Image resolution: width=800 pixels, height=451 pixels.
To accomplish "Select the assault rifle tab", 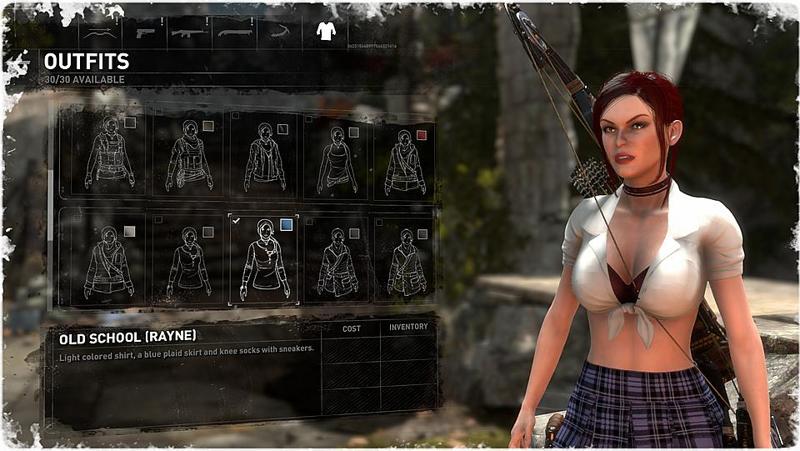I will pos(188,31).
